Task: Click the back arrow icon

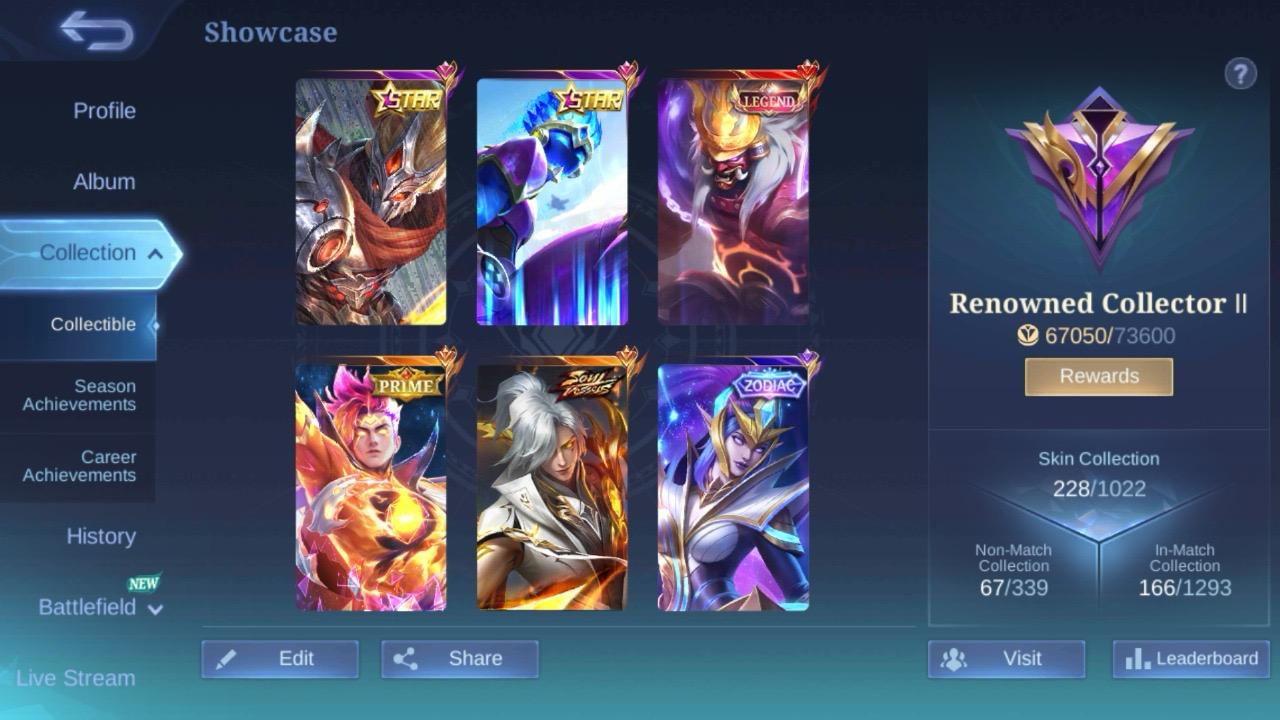Action: click(x=95, y=32)
